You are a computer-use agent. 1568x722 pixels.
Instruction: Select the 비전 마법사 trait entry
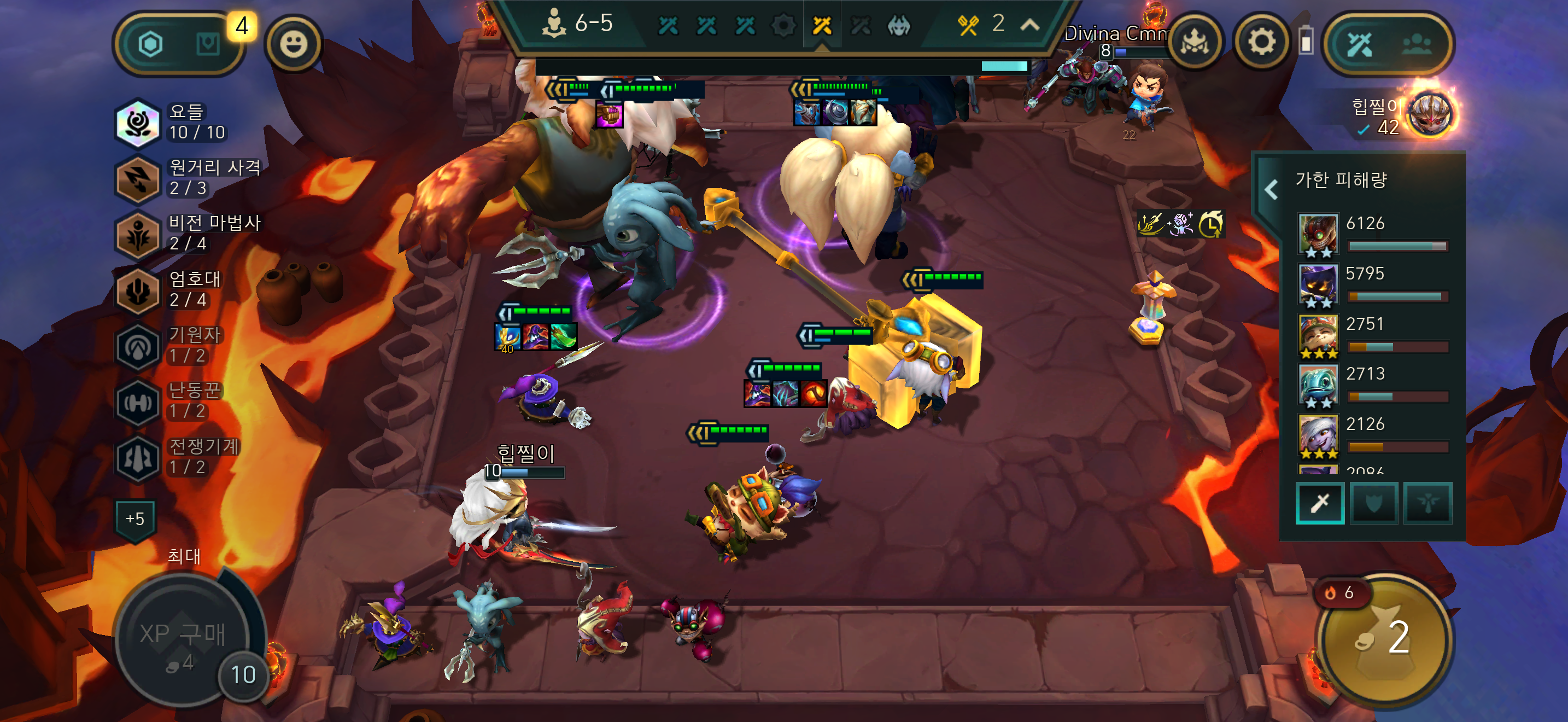(189, 233)
